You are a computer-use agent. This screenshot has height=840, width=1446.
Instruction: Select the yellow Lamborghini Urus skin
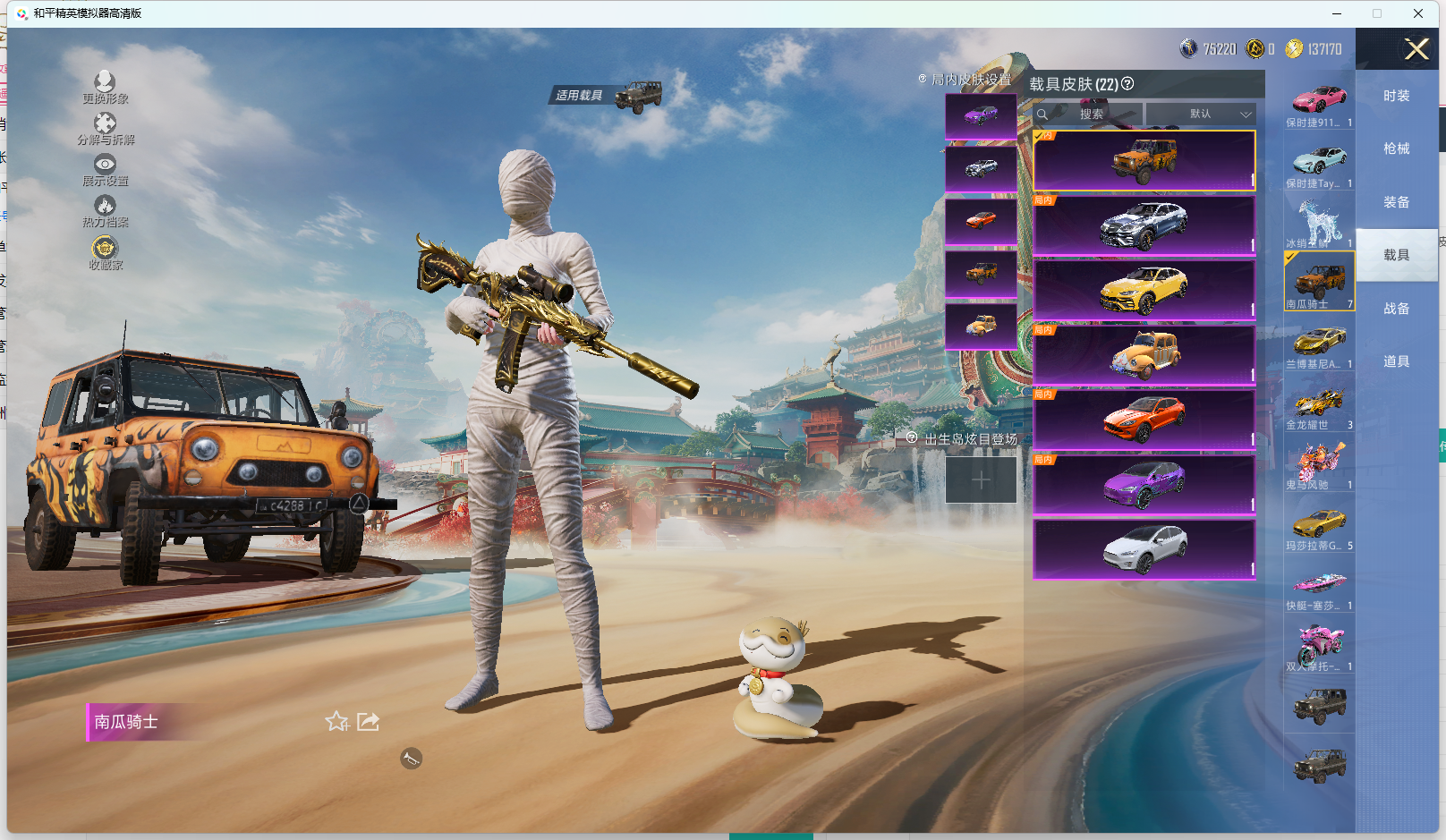pos(1144,290)
